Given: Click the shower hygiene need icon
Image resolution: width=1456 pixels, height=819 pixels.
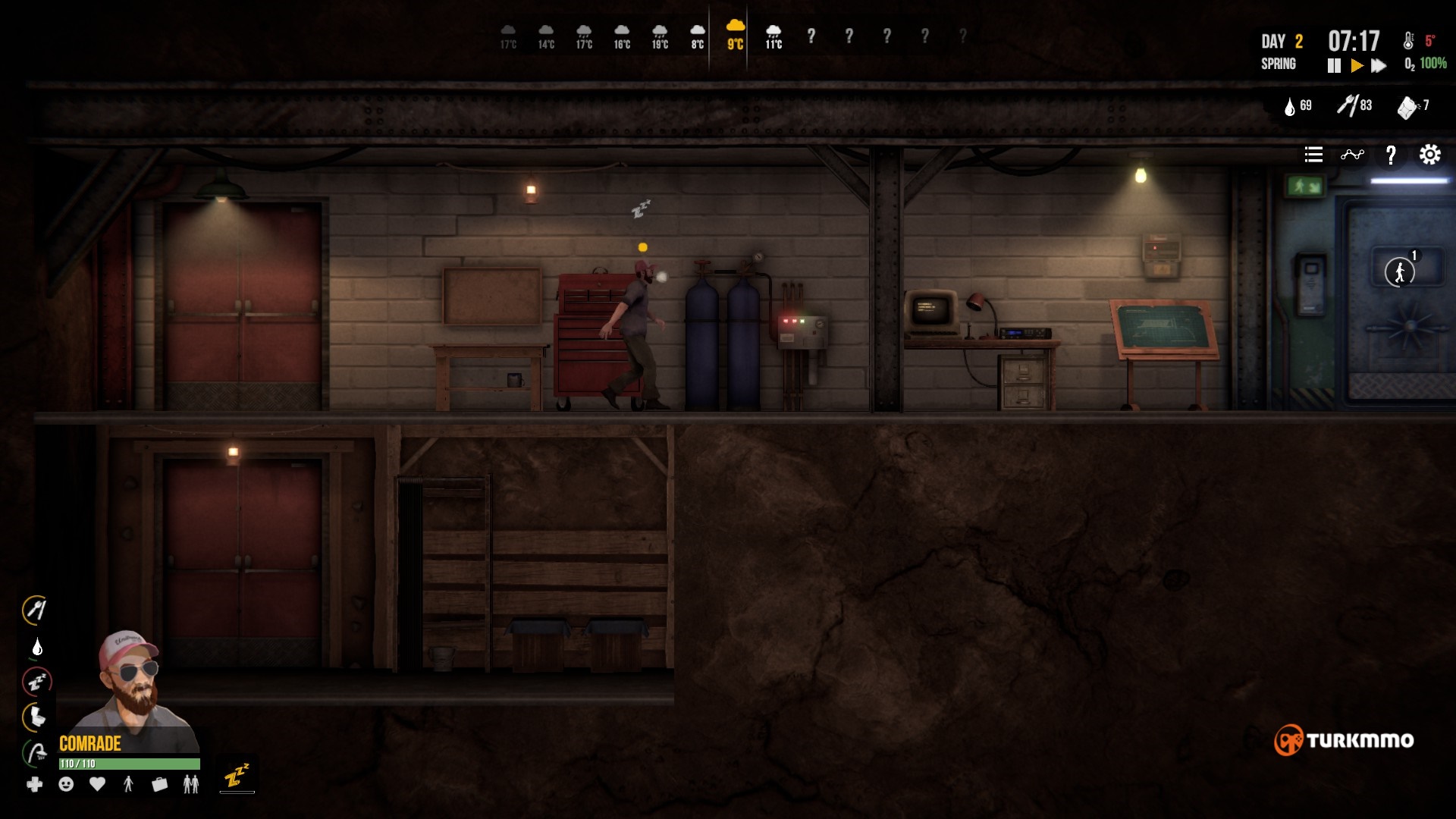Looking at the screenshot, I should point(36,753).
